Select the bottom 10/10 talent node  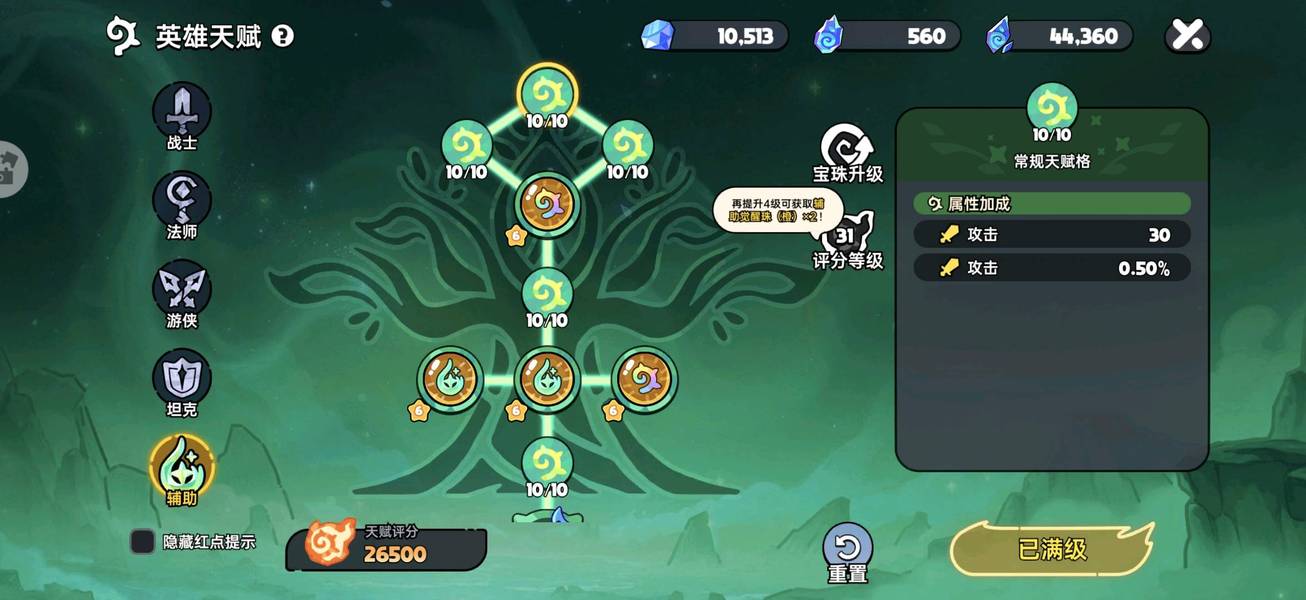[x=547, y=463]
